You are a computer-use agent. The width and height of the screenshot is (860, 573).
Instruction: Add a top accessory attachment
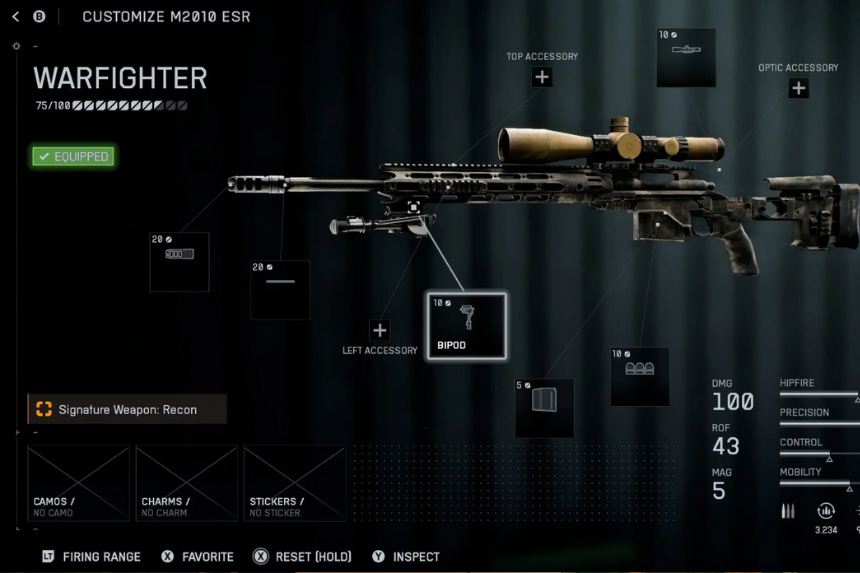[x=541, y=77]
